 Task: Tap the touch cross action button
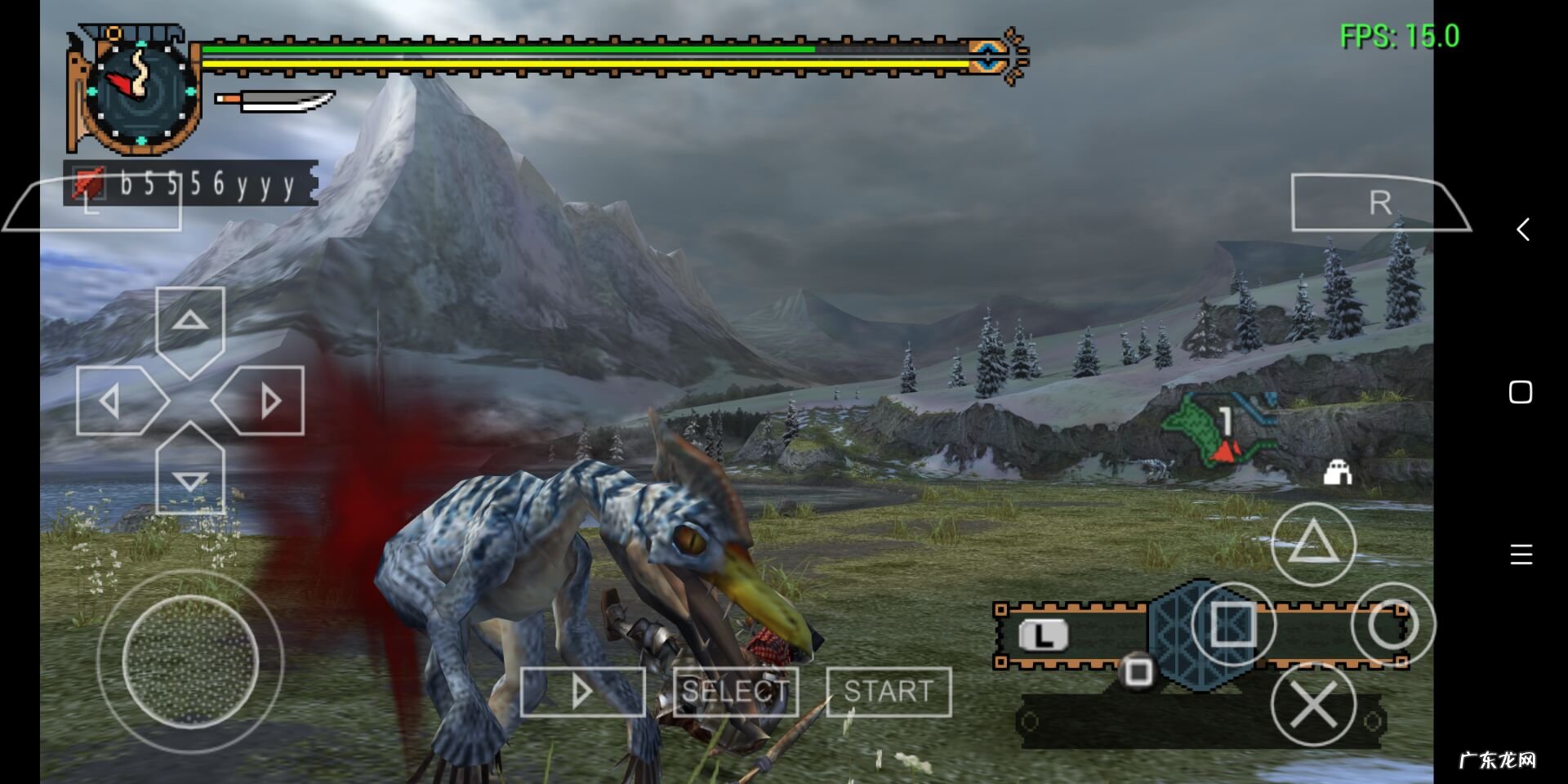pyautogui.click(x=1313, y=704)
